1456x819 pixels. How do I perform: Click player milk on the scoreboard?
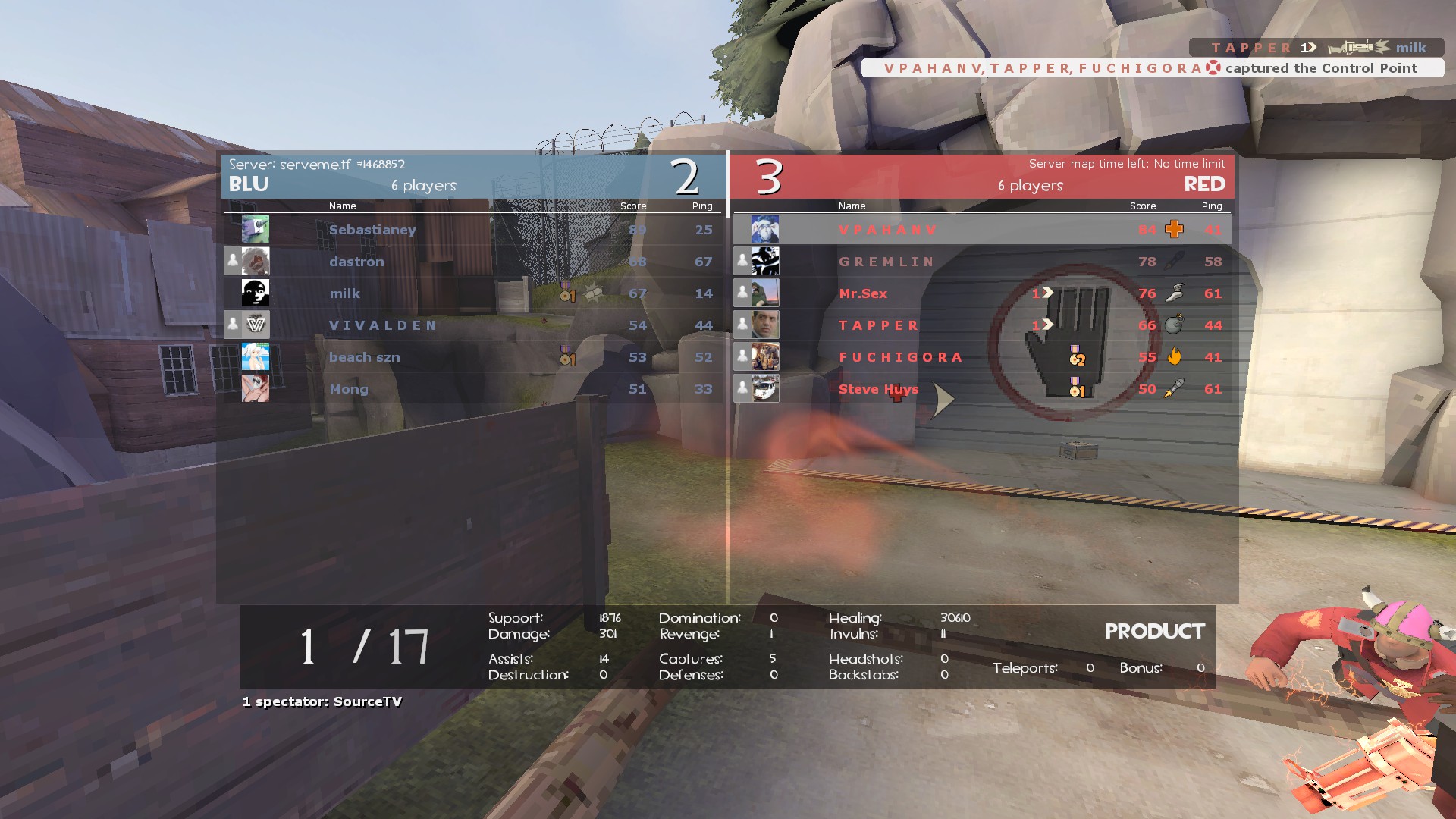point(344,293)
